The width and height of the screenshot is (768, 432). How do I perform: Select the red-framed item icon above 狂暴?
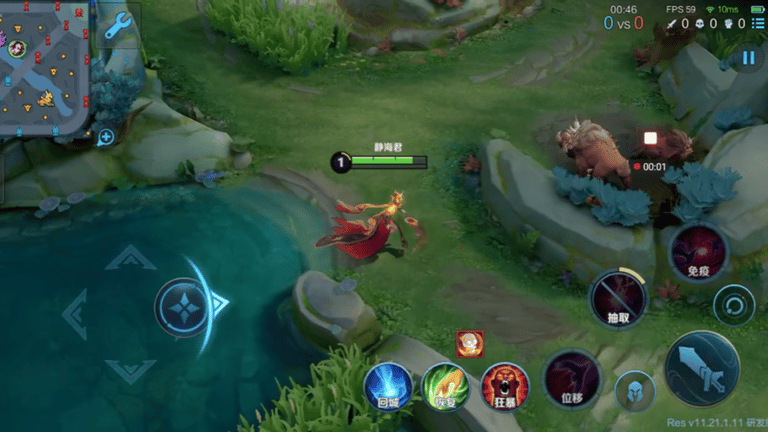[x=469, y=343]
